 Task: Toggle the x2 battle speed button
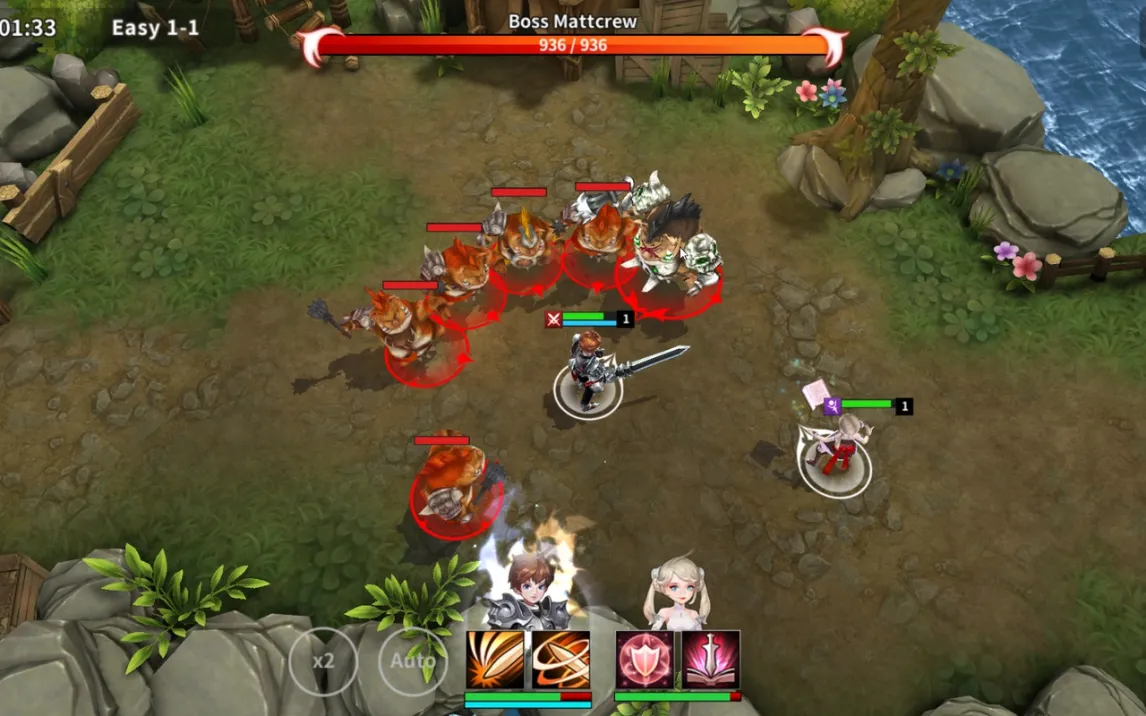[x=323, y=661]
